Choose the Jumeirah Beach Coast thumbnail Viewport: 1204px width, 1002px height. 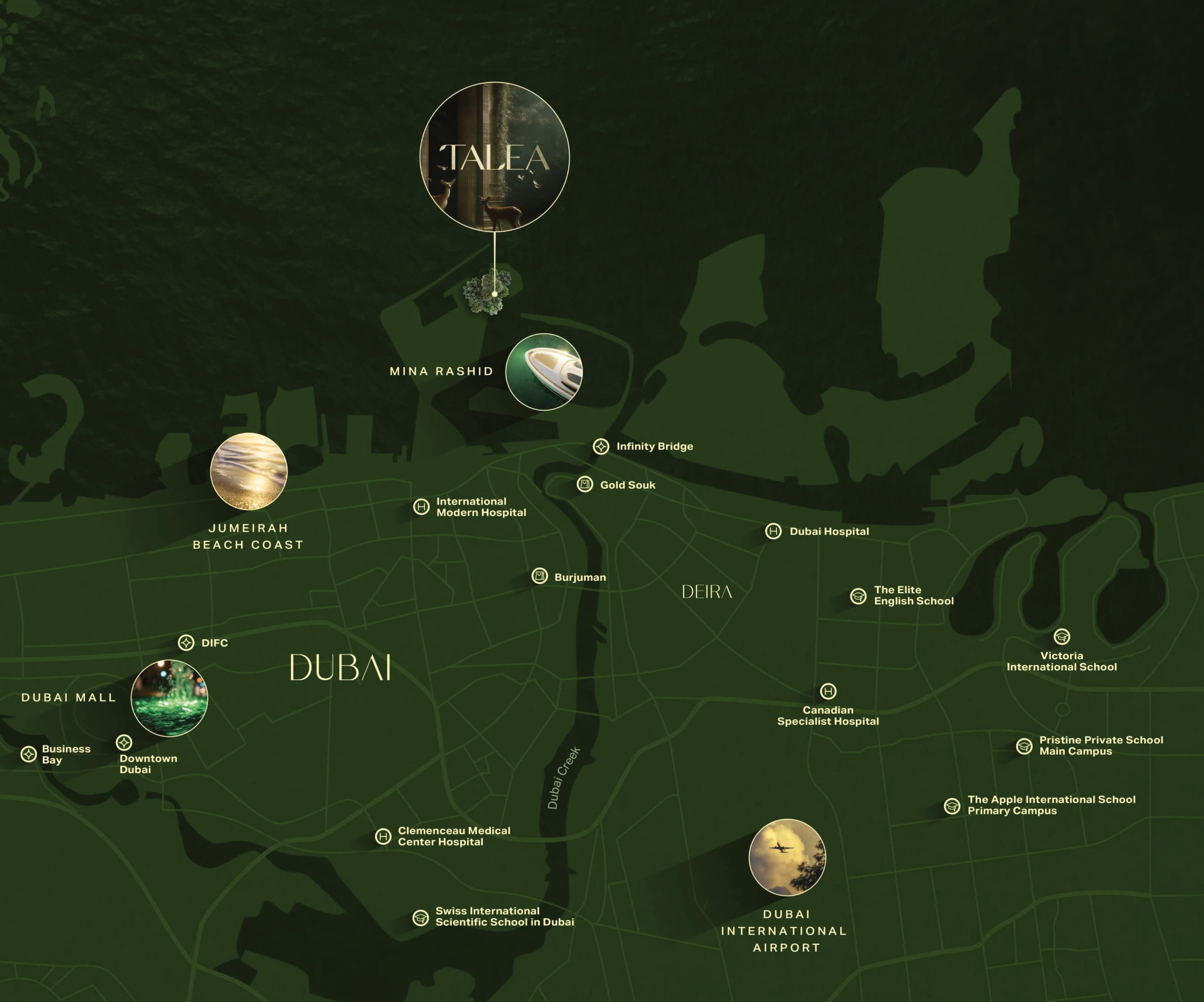coord(249,471)
